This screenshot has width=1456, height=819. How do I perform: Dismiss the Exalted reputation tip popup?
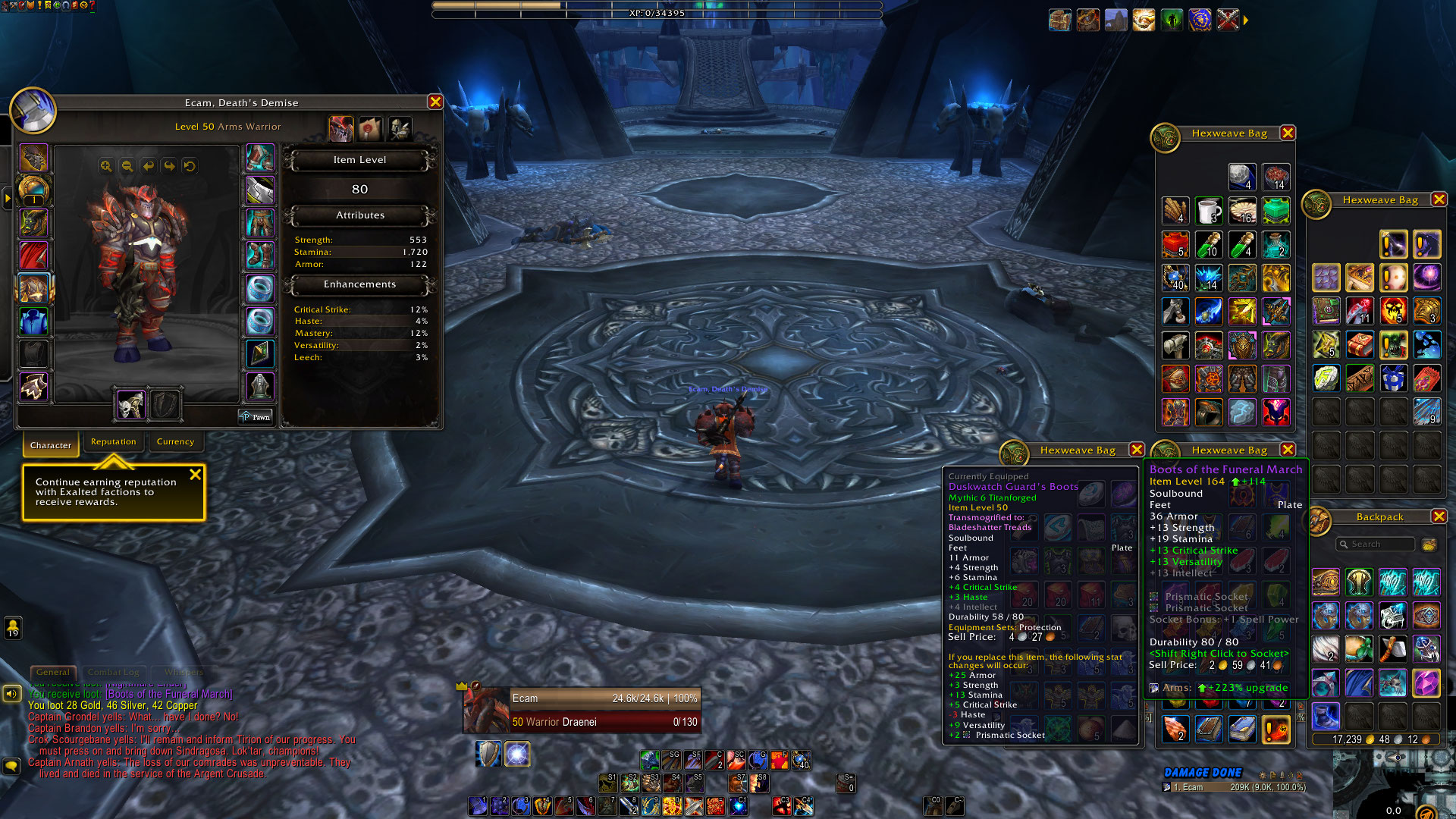pyautogui.click(x=195, y=475)
